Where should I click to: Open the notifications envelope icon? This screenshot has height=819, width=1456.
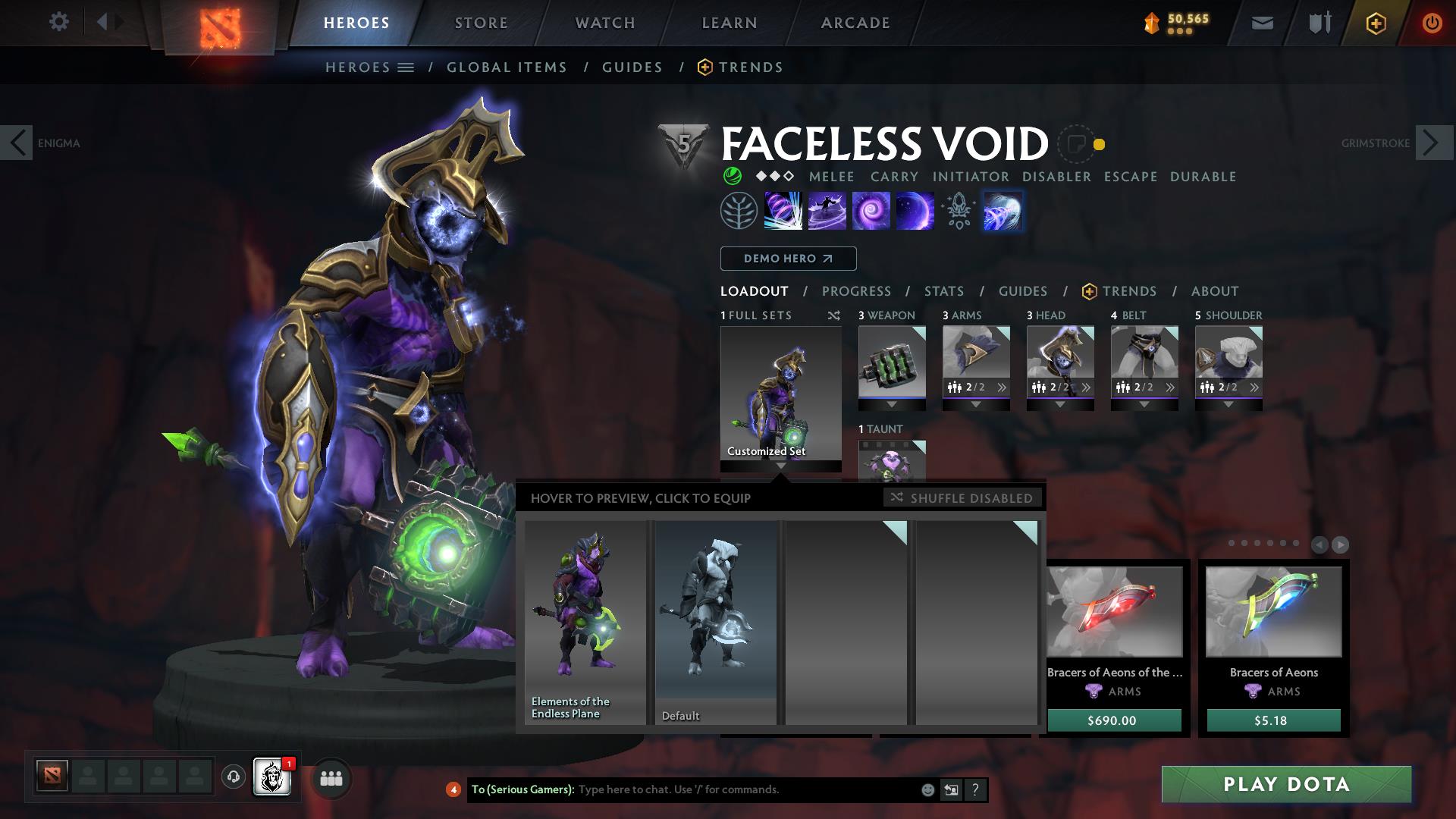(1261, 23)
